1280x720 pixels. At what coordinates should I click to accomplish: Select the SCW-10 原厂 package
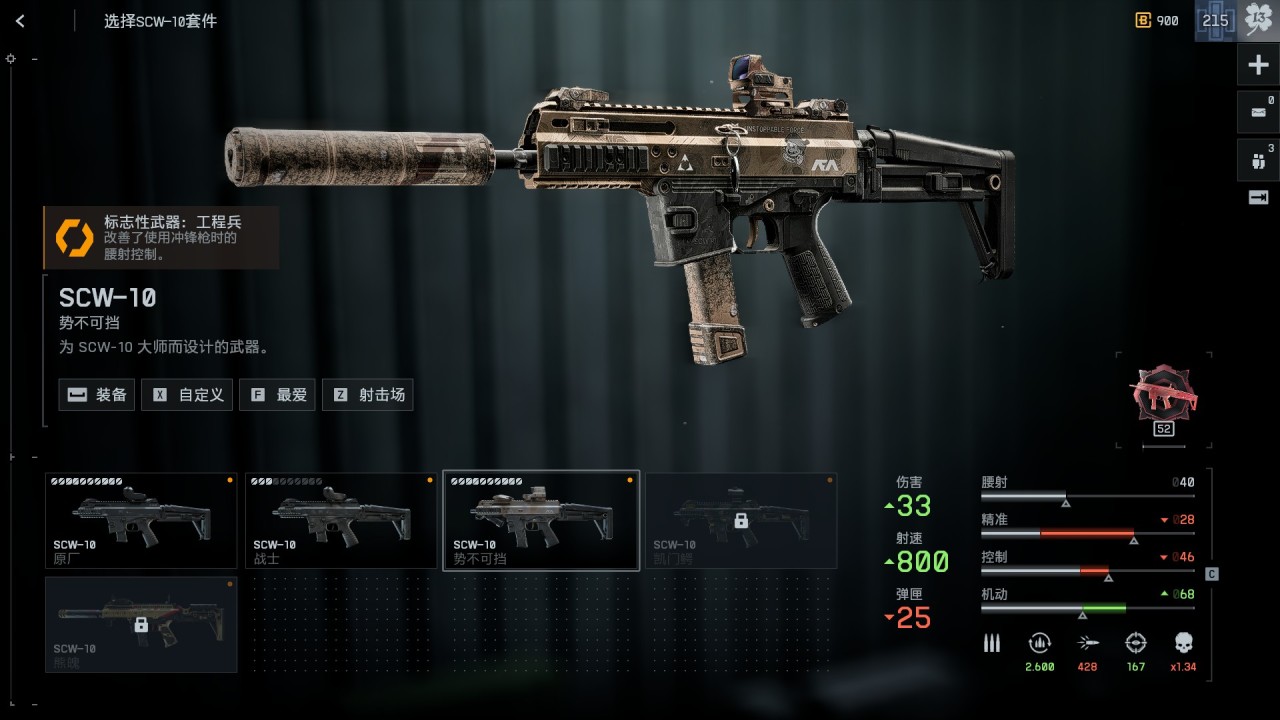coord(141,520)
